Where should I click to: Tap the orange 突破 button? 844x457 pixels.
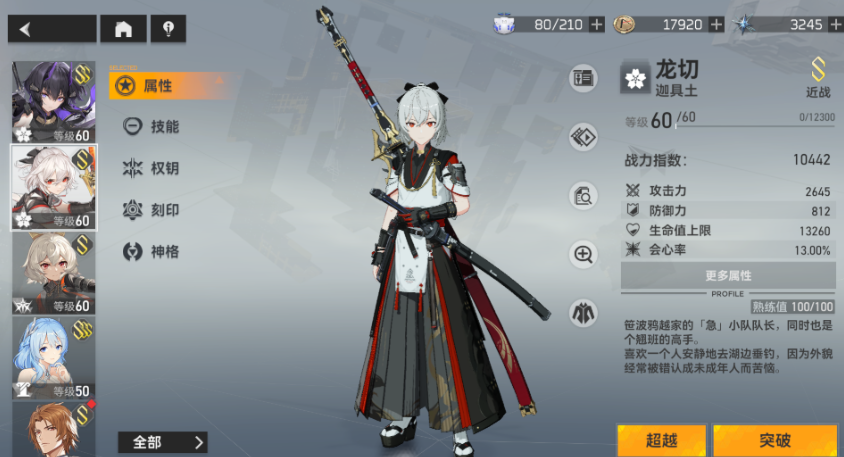[x=775, y=441]
